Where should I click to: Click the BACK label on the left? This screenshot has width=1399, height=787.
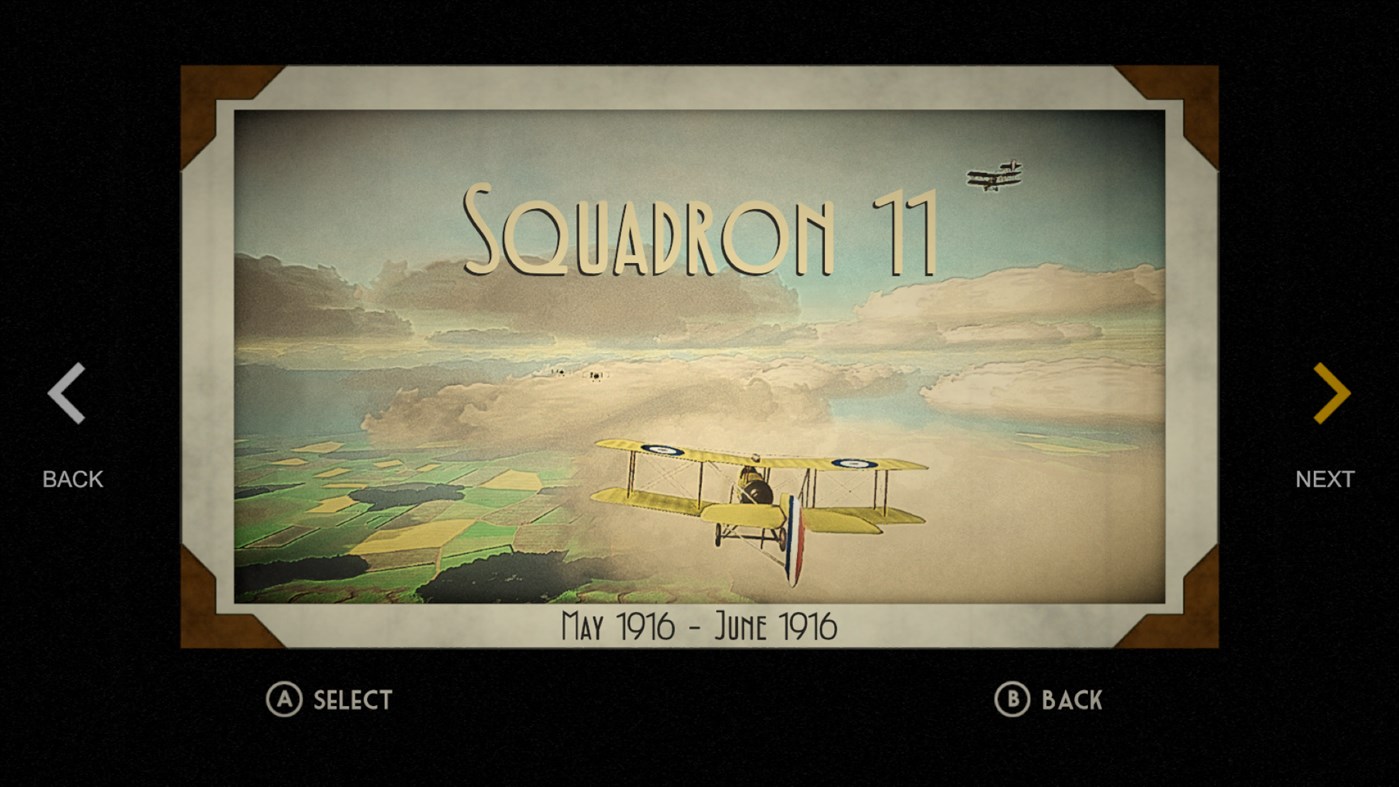tap(71, 479)
